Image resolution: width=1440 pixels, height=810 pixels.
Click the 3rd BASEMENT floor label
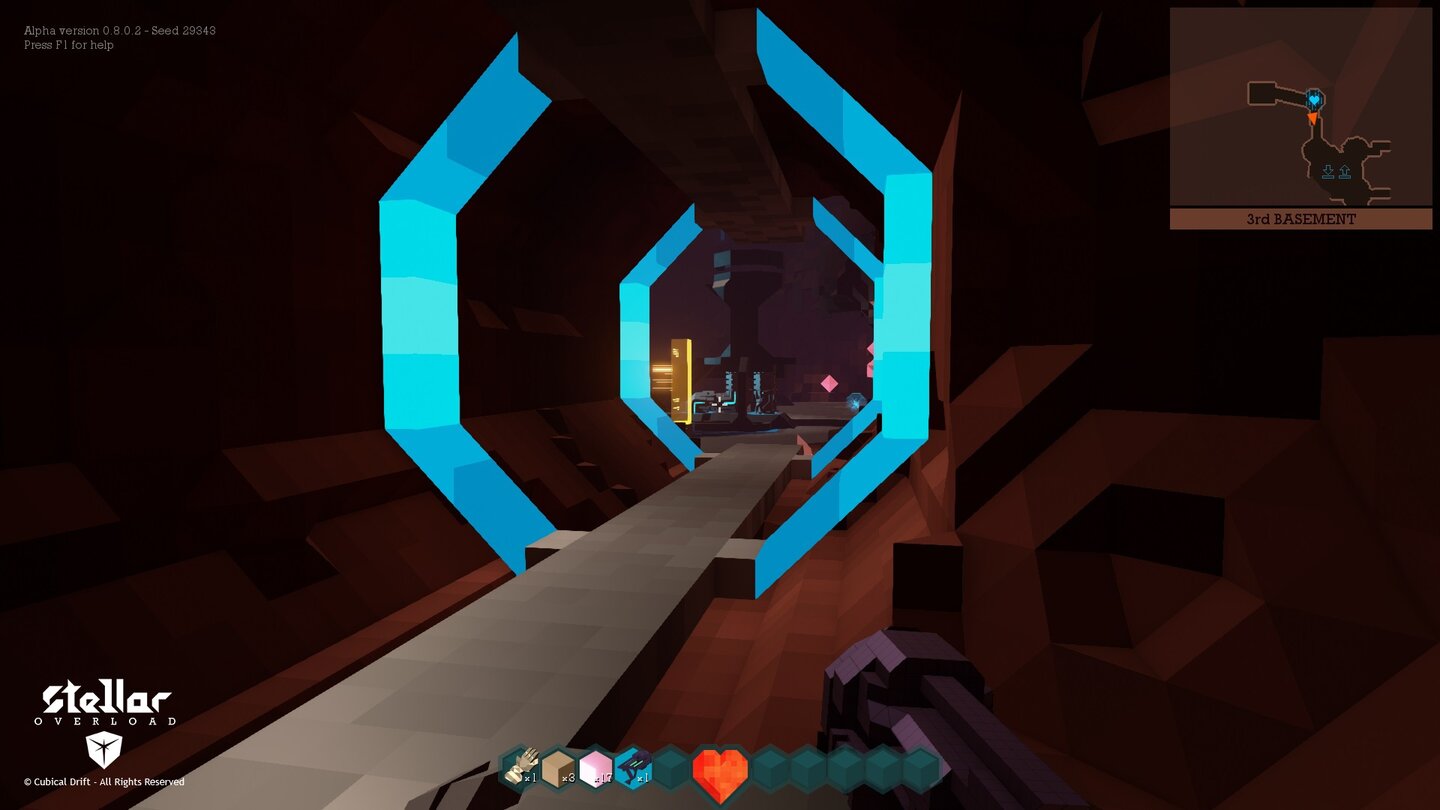pos(1300,219)
